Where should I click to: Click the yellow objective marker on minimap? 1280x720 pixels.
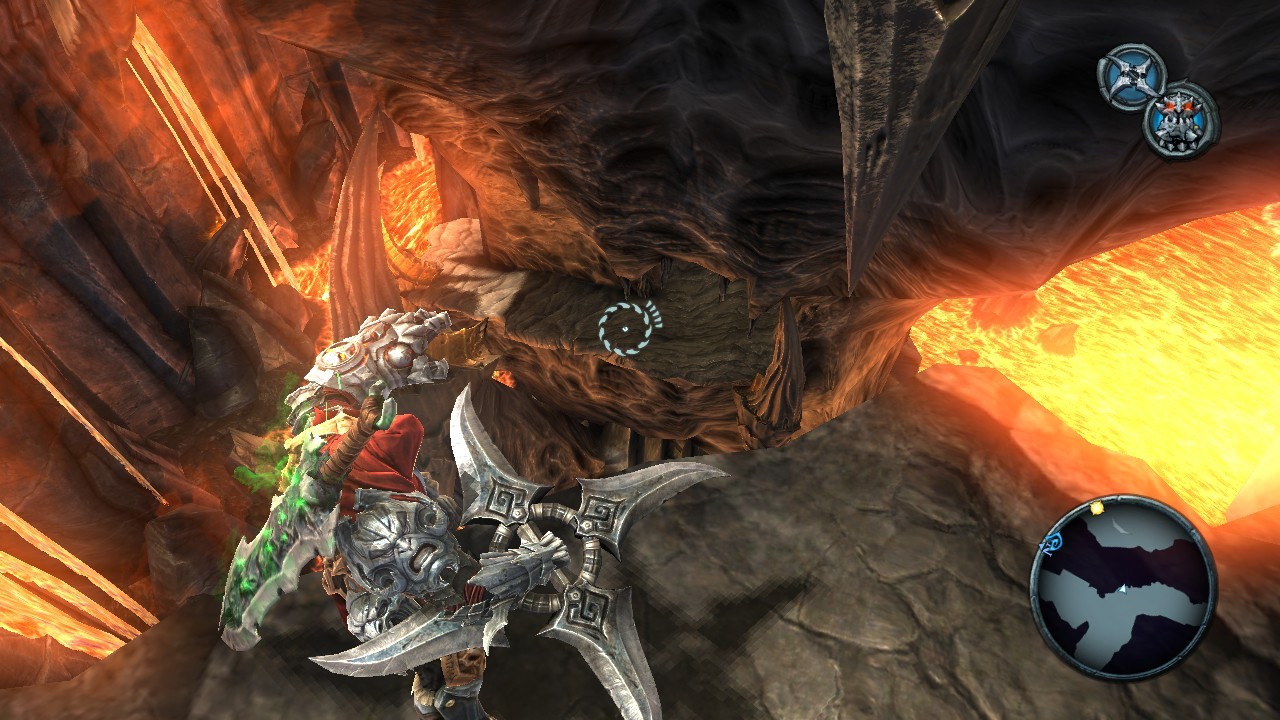coord(1097,508)
